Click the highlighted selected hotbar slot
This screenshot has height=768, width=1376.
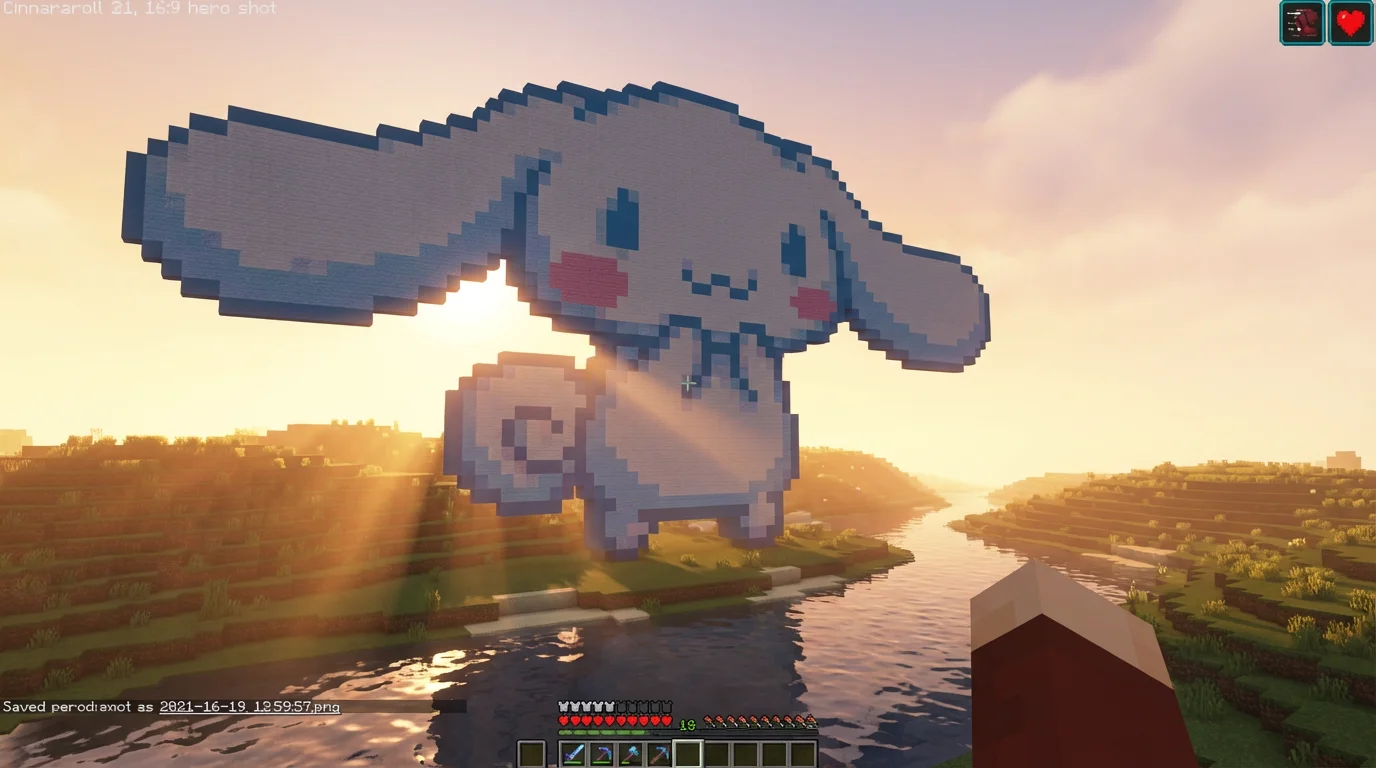click(687, 753)
